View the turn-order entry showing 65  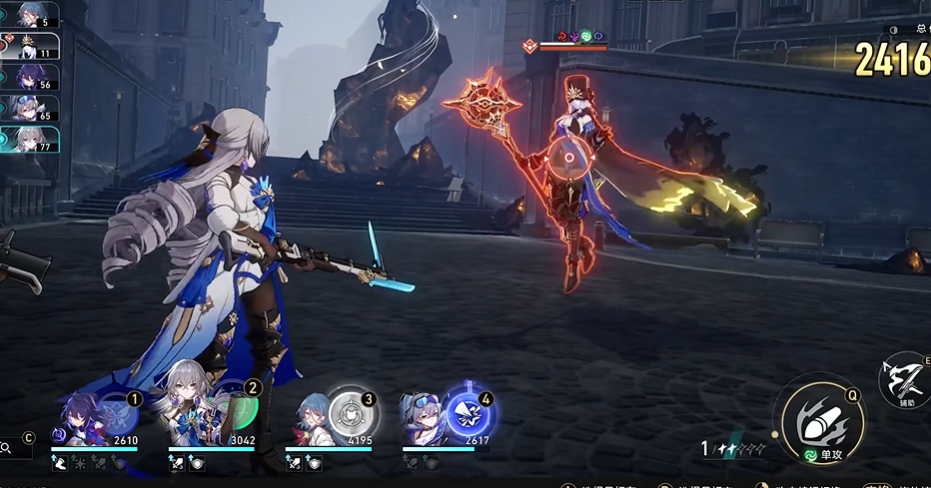(x=30, y=109)
